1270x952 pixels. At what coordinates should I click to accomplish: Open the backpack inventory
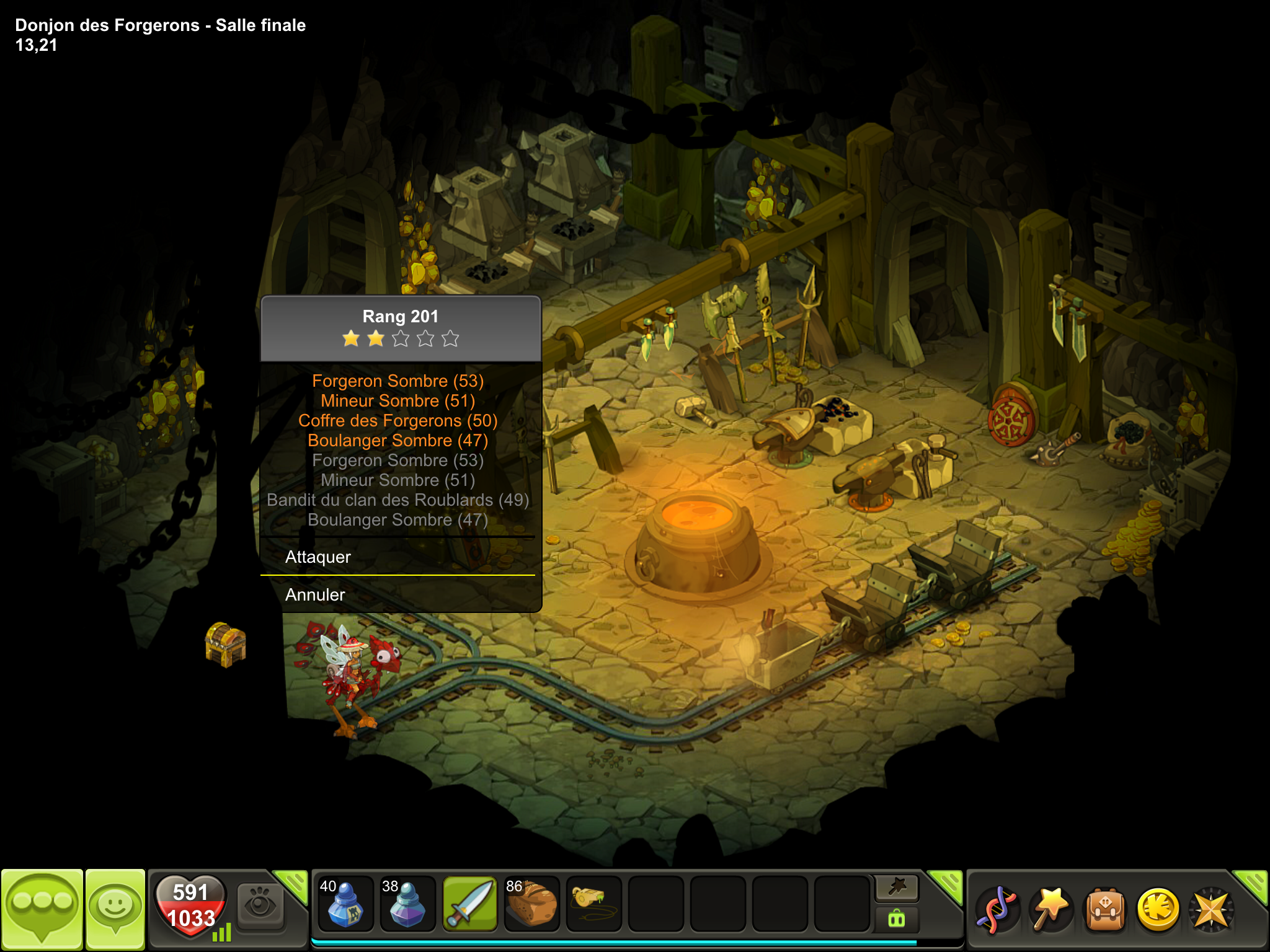click(1104, 909)
